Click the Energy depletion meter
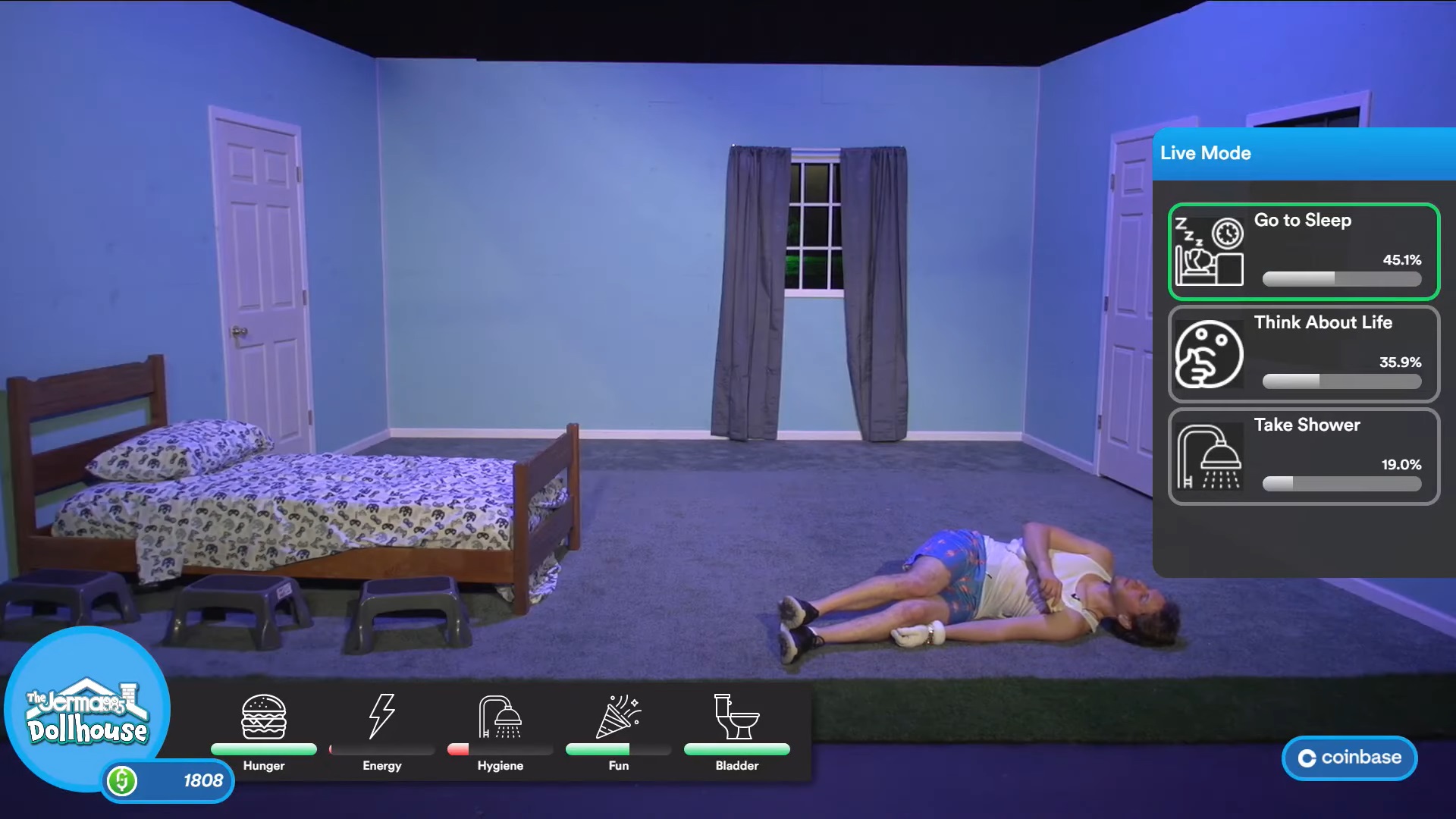The height and width of the screenshot is (819, 1456). click(381, 750)
